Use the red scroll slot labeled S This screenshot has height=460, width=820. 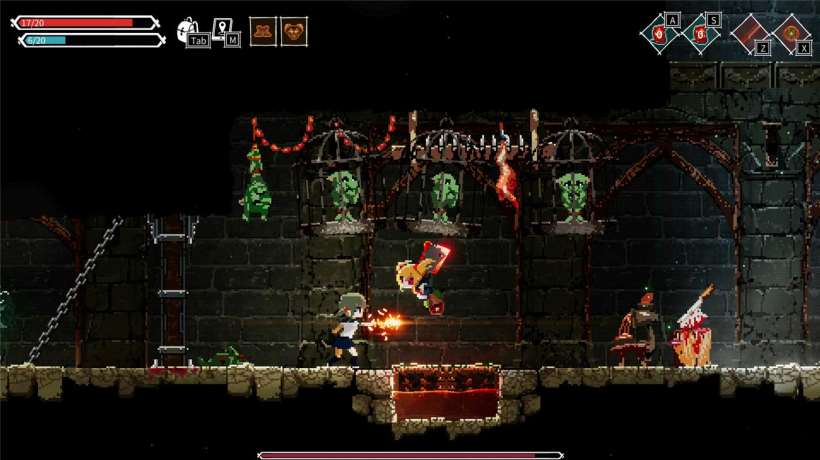(700, 33)
